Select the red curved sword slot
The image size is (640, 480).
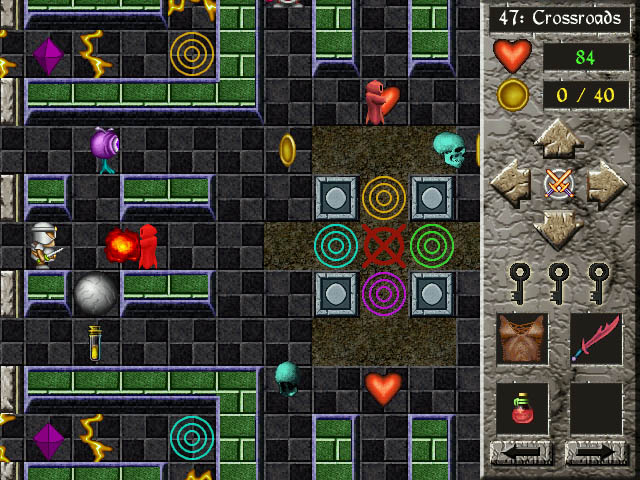pos(596,338)
